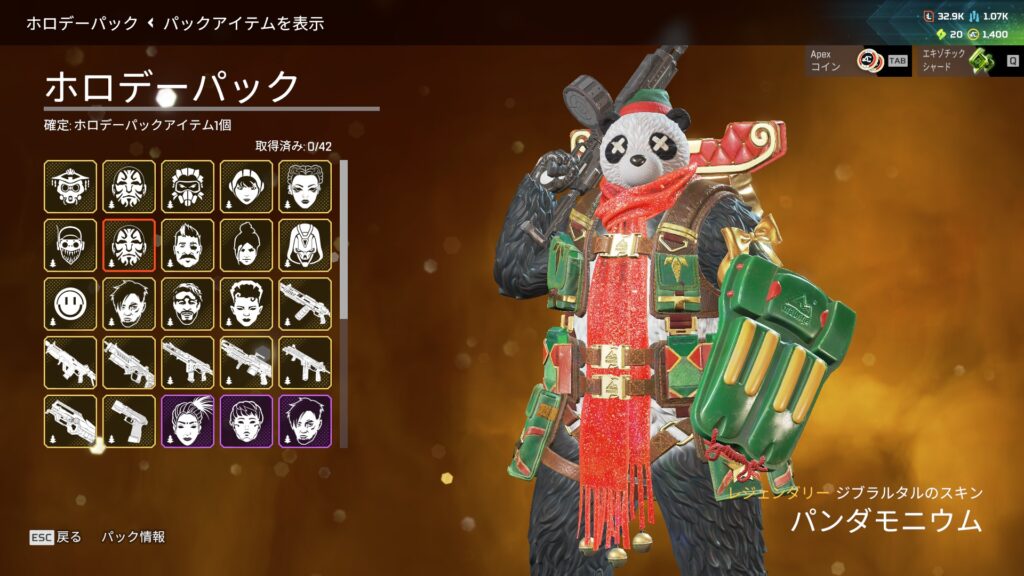Show パック情報 pack details
This screenshot has height=576, width=1024.
133,537
